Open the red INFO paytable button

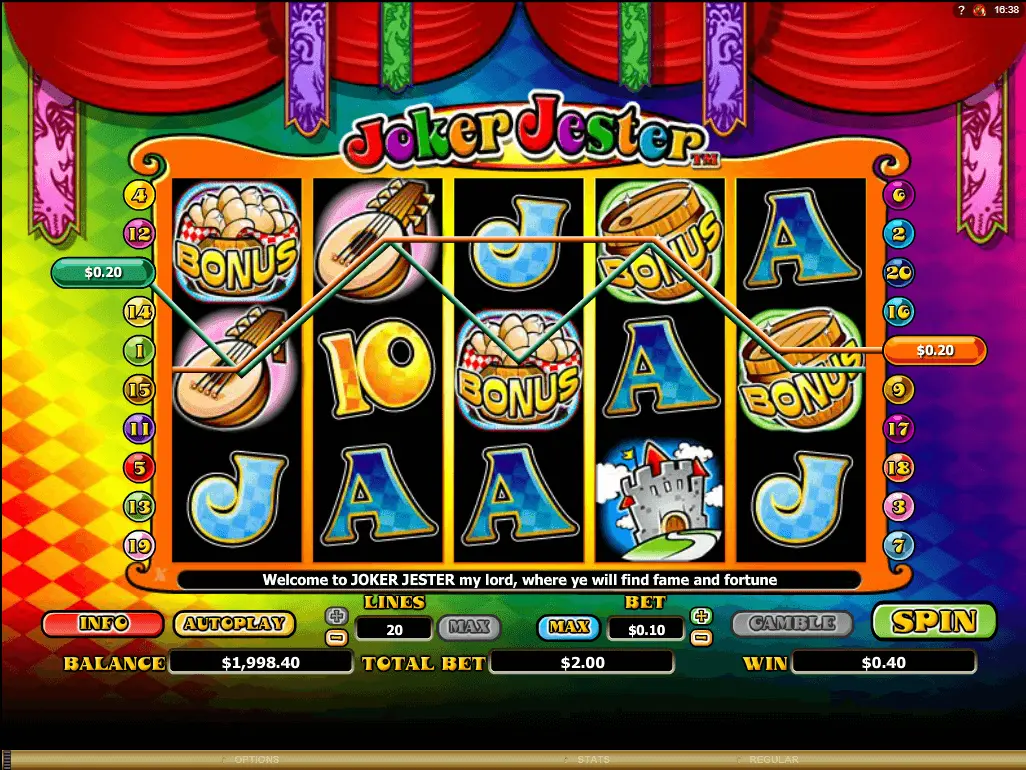click(103, 624)
